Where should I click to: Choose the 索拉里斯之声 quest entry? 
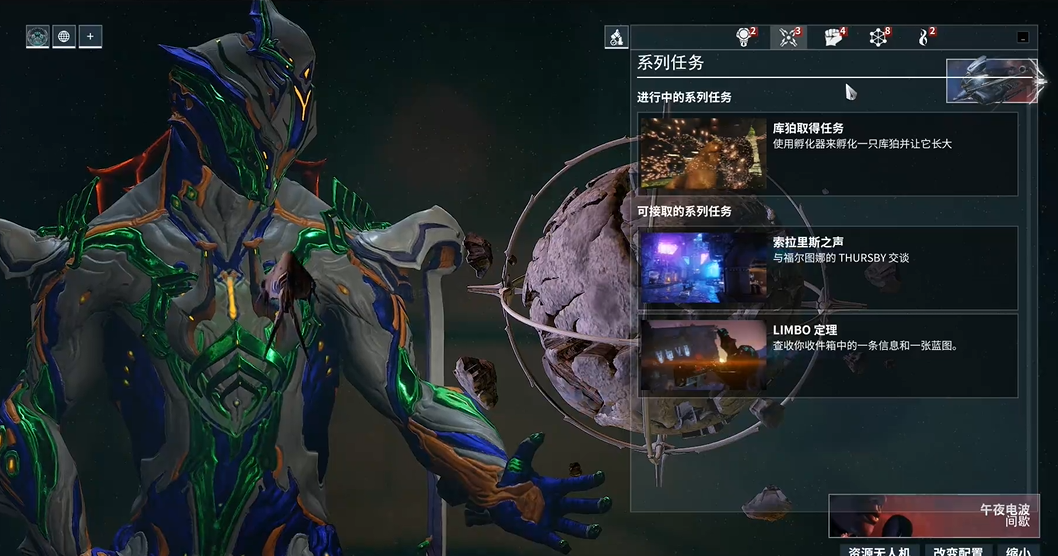[828, 268]
